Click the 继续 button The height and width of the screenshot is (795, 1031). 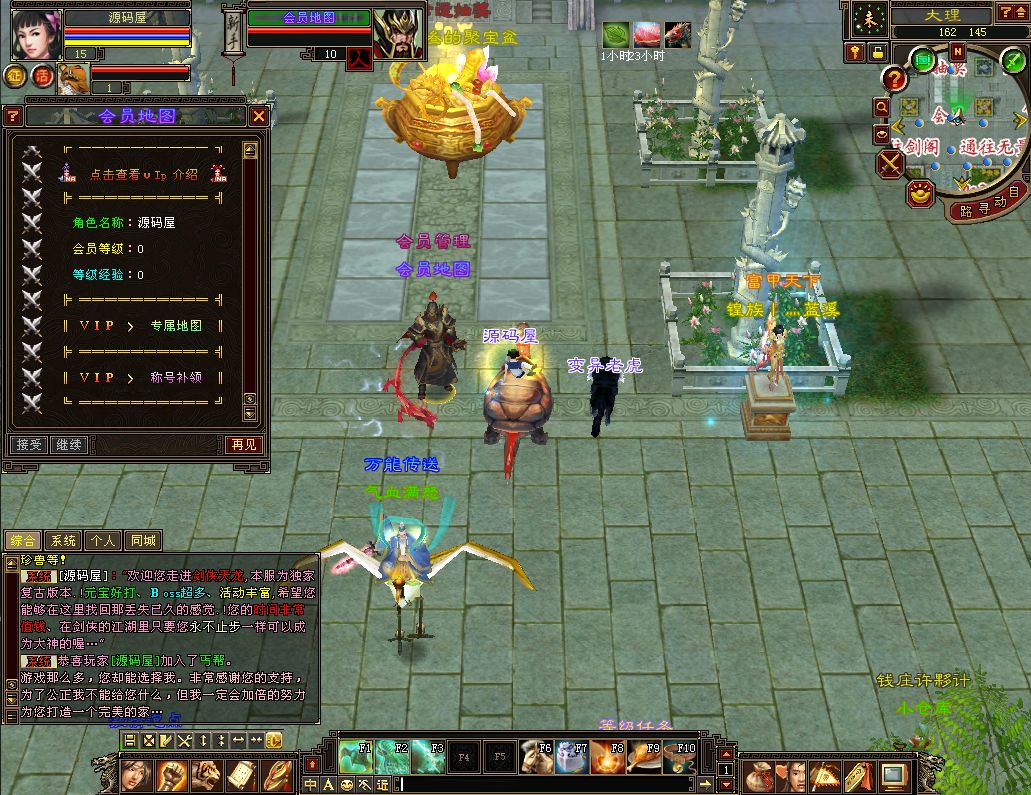click(69, 444)
